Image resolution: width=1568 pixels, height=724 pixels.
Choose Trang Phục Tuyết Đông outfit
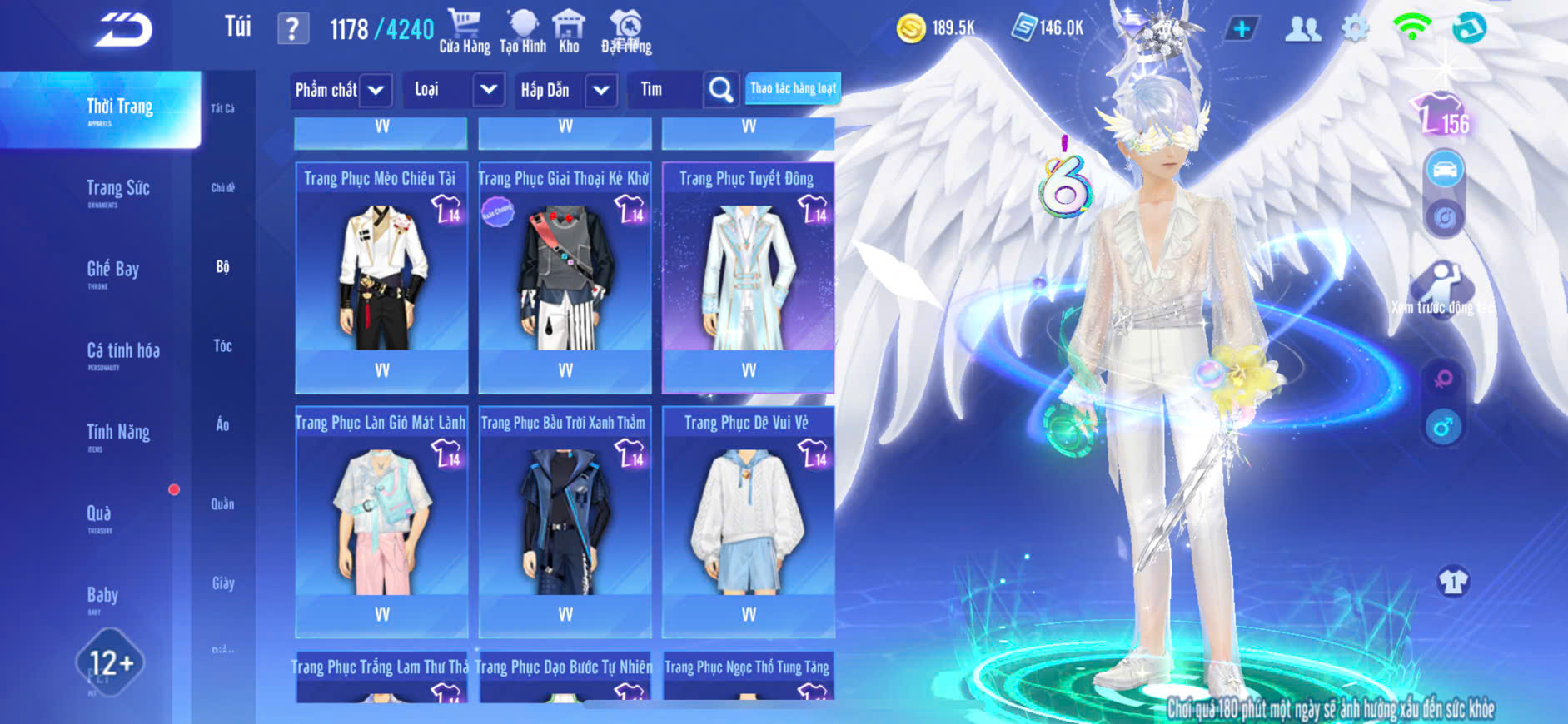[x=748, y=276]
